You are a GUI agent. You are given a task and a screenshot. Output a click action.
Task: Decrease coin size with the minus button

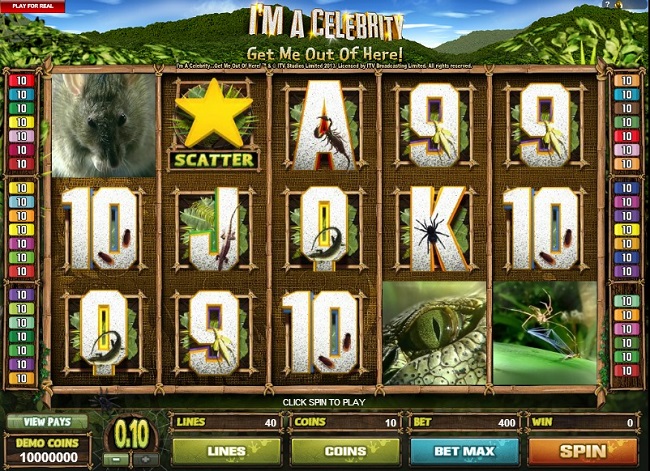coord(116,460)
